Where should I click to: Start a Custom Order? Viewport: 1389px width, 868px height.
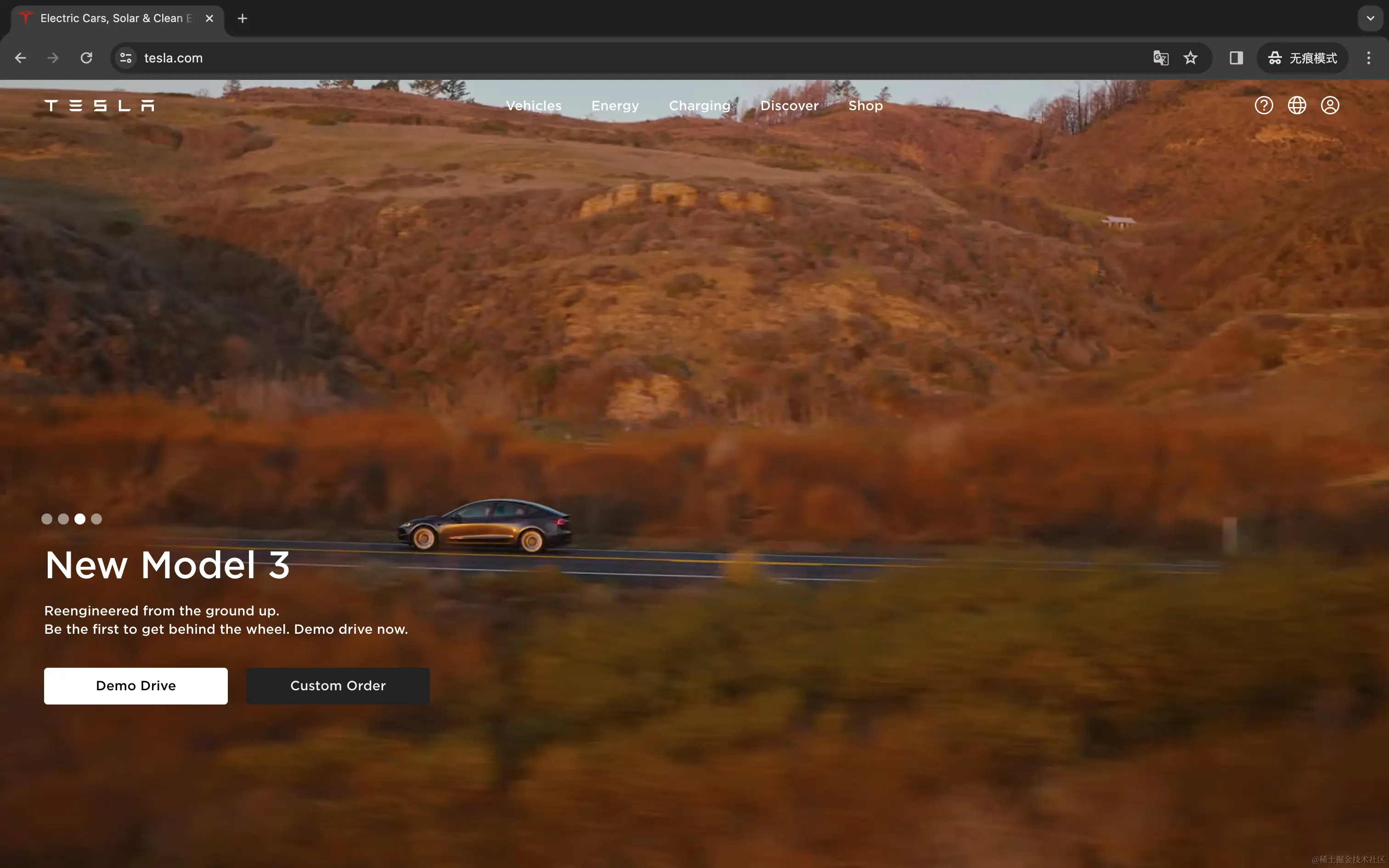click(338, 685)
